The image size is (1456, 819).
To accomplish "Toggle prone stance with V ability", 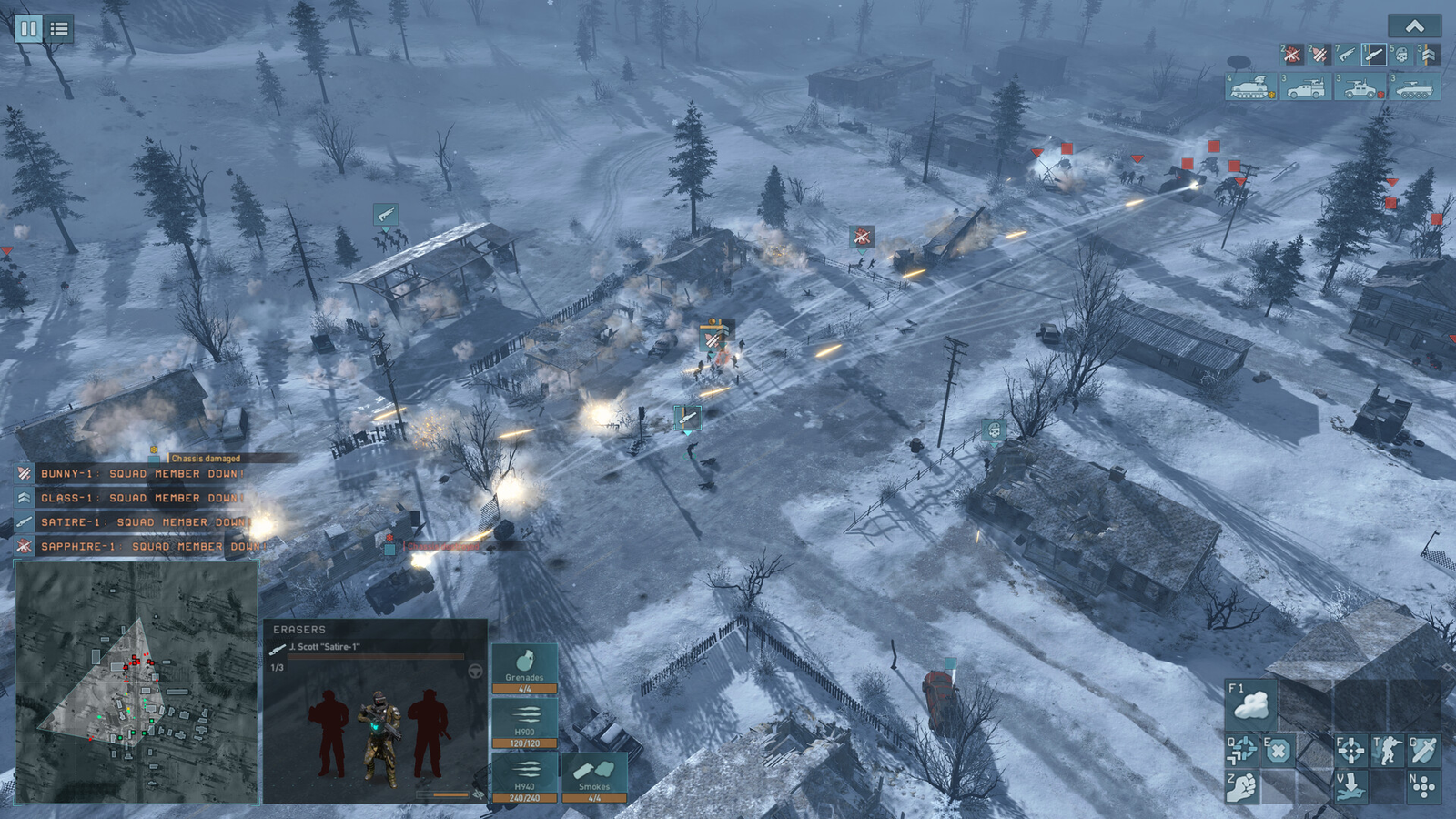I will click(x=1350, y=785).
